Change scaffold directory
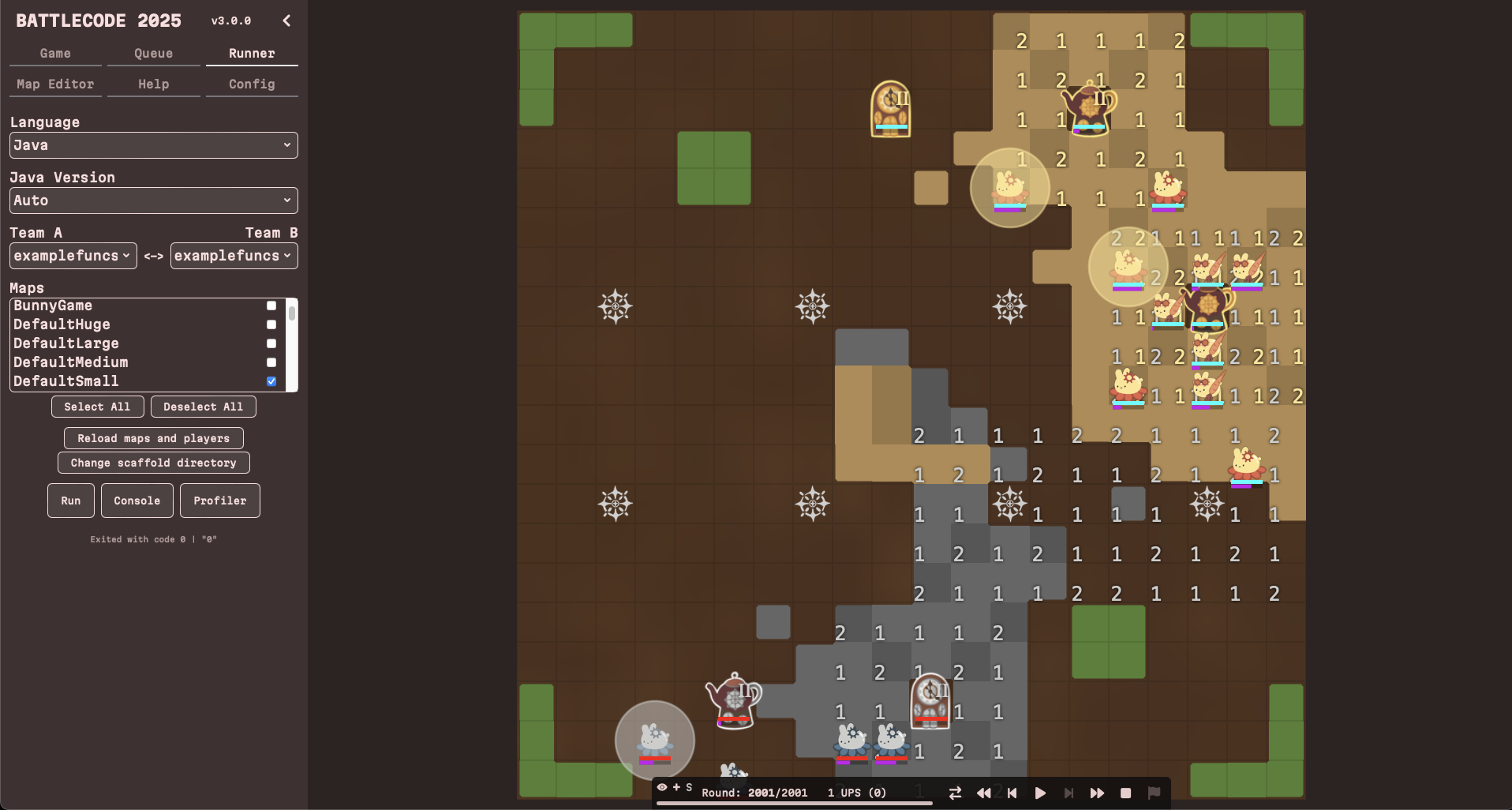Viewport: 1512px width, 810px height. pyautogui.click(x=153, y=463)
